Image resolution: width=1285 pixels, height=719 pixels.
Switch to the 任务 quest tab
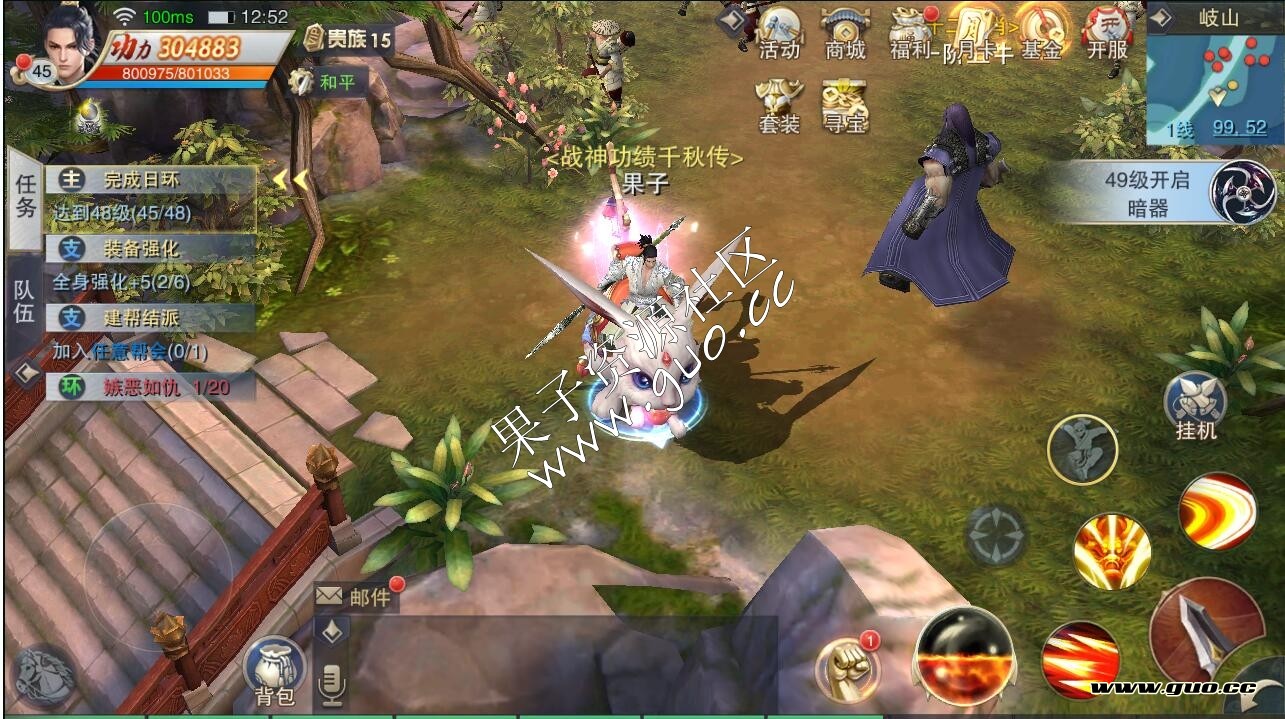click(25, 196)
